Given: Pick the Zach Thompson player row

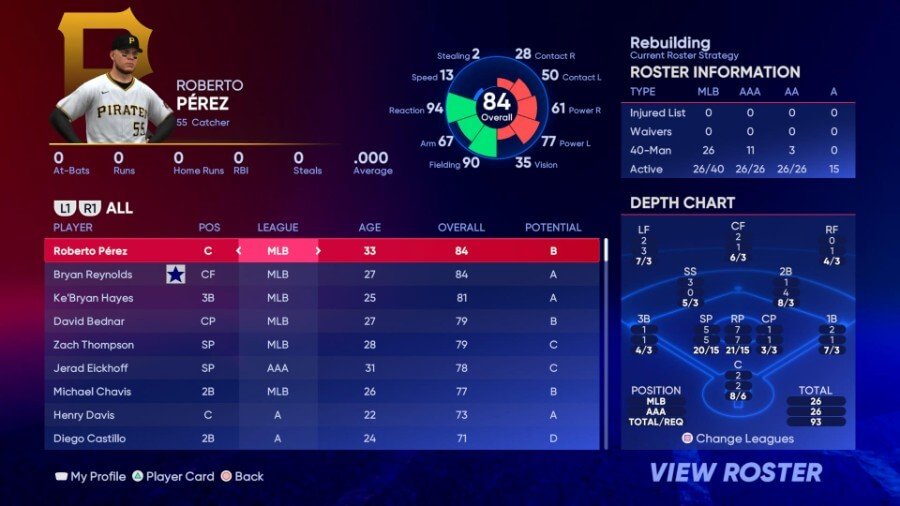Looking at the screenshot, I should (320, 345).
